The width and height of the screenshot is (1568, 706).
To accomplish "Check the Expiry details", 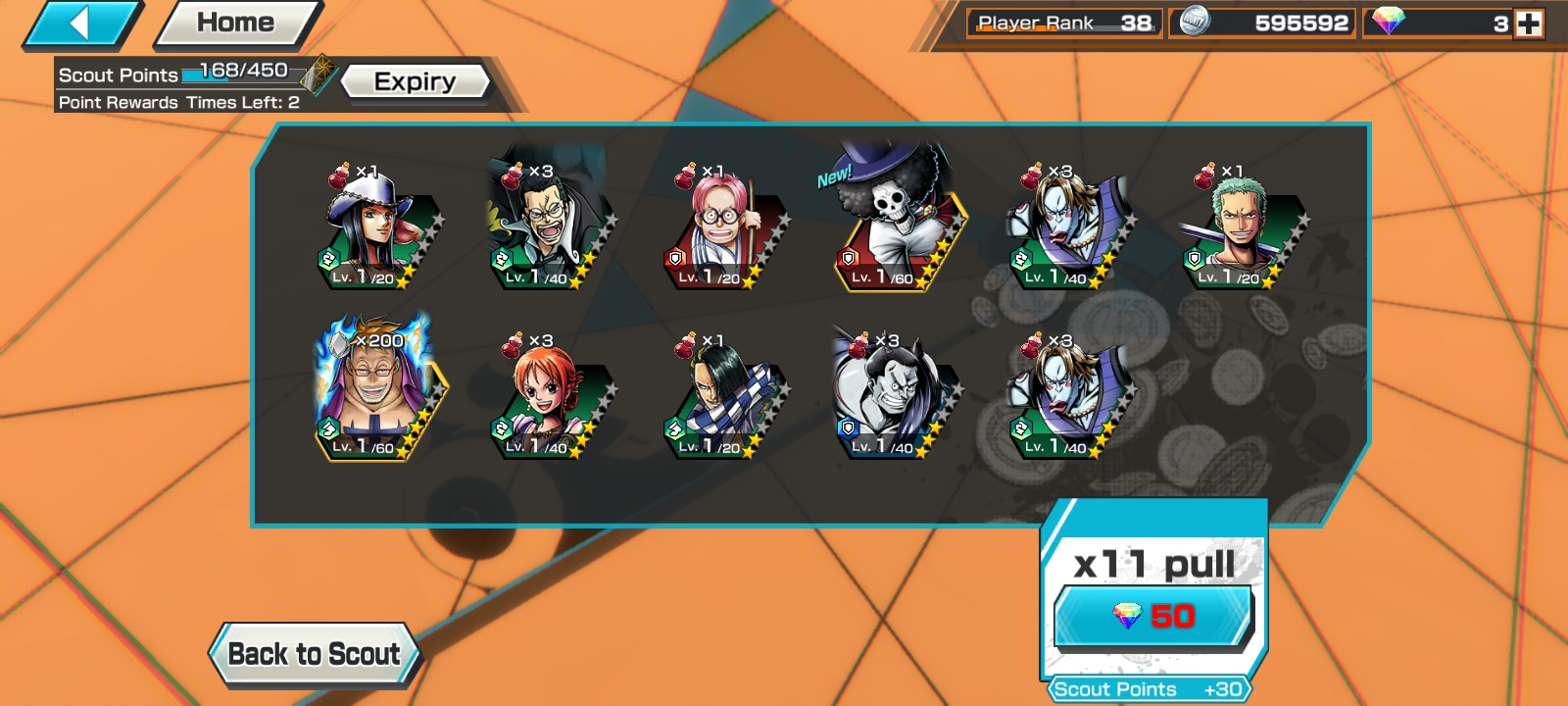I will [x=415, y=81].
